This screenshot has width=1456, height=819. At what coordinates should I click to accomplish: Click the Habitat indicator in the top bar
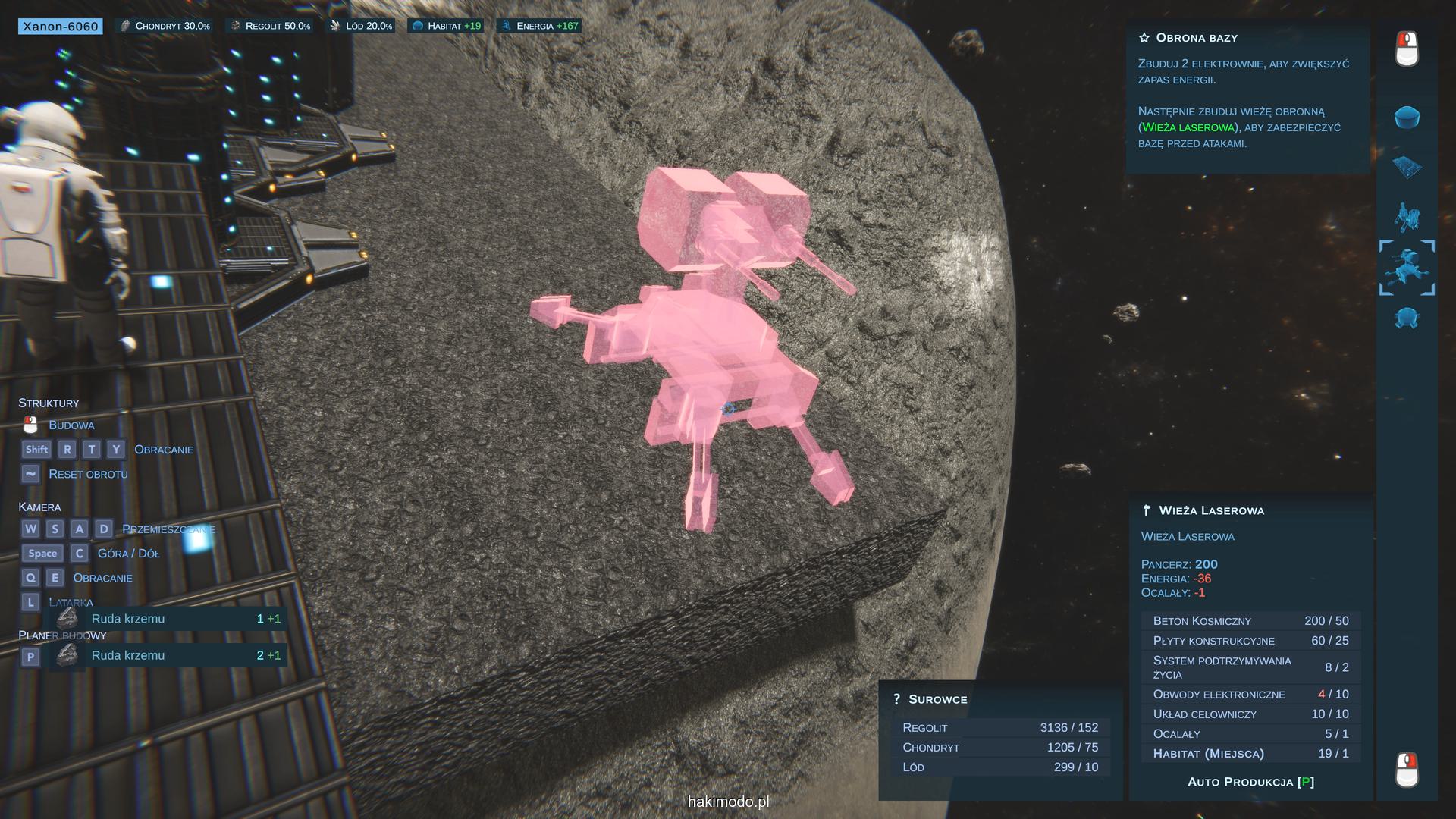pos(446,26)
